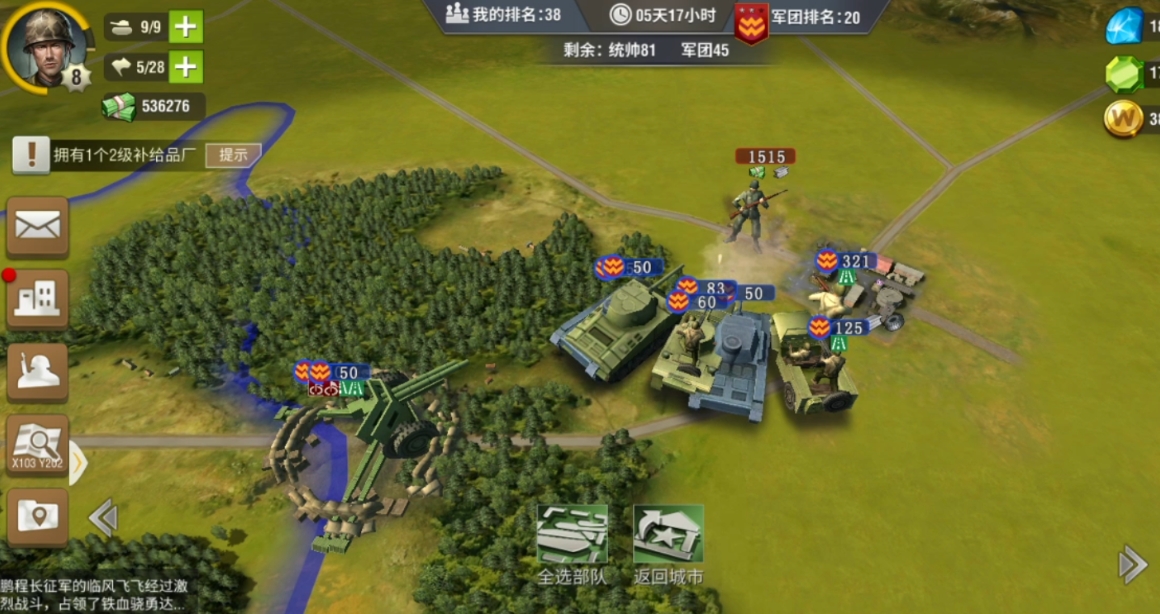Return to city with 返回城市

668,545
